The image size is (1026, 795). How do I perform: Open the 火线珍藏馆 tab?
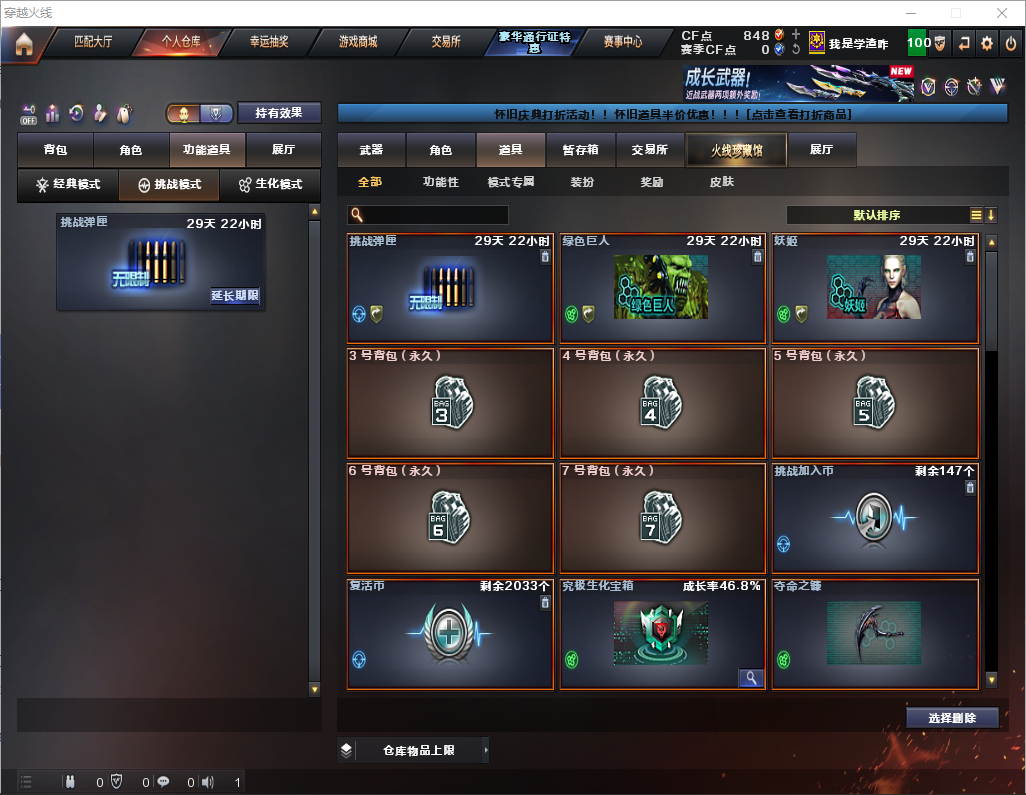coord(735,150)
